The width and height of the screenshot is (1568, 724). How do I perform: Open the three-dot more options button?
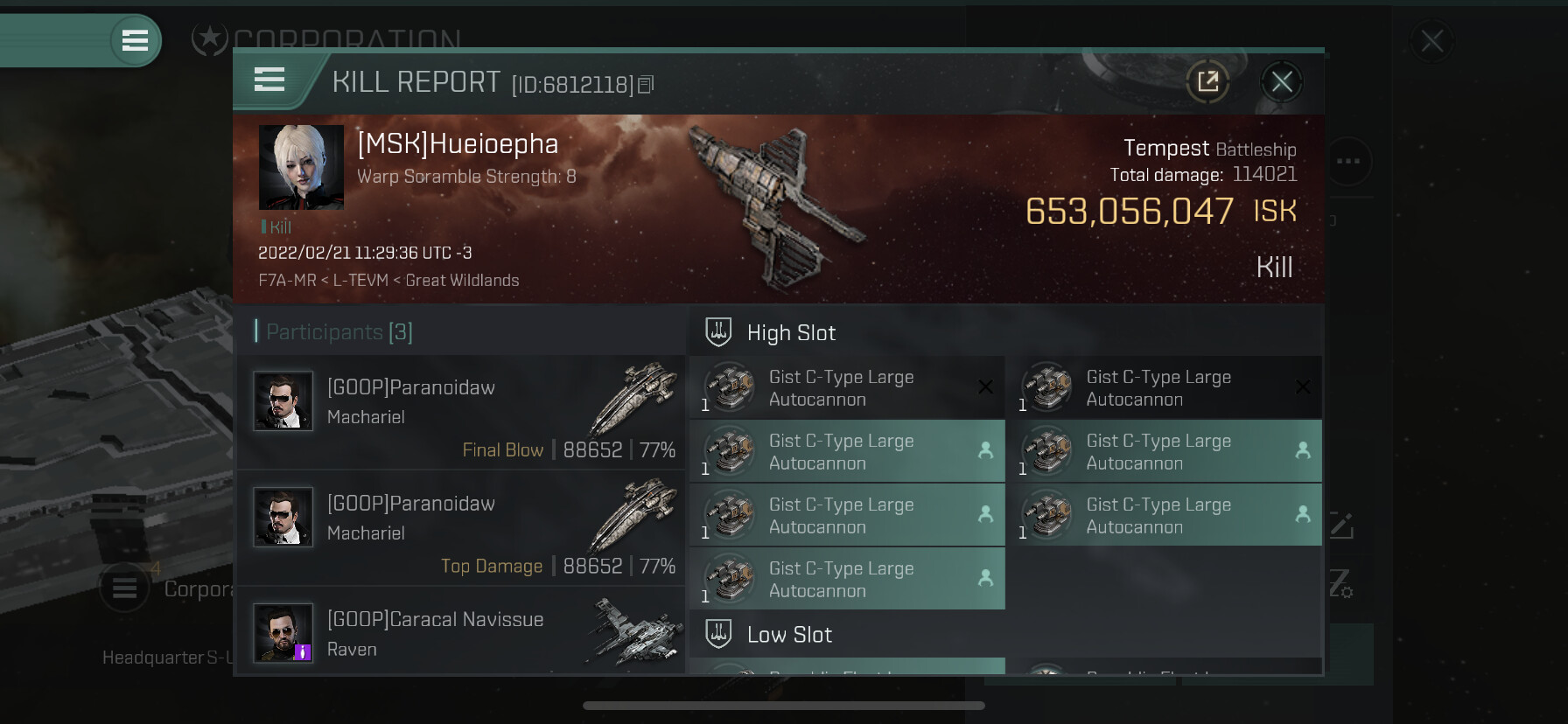point(1348,161)
